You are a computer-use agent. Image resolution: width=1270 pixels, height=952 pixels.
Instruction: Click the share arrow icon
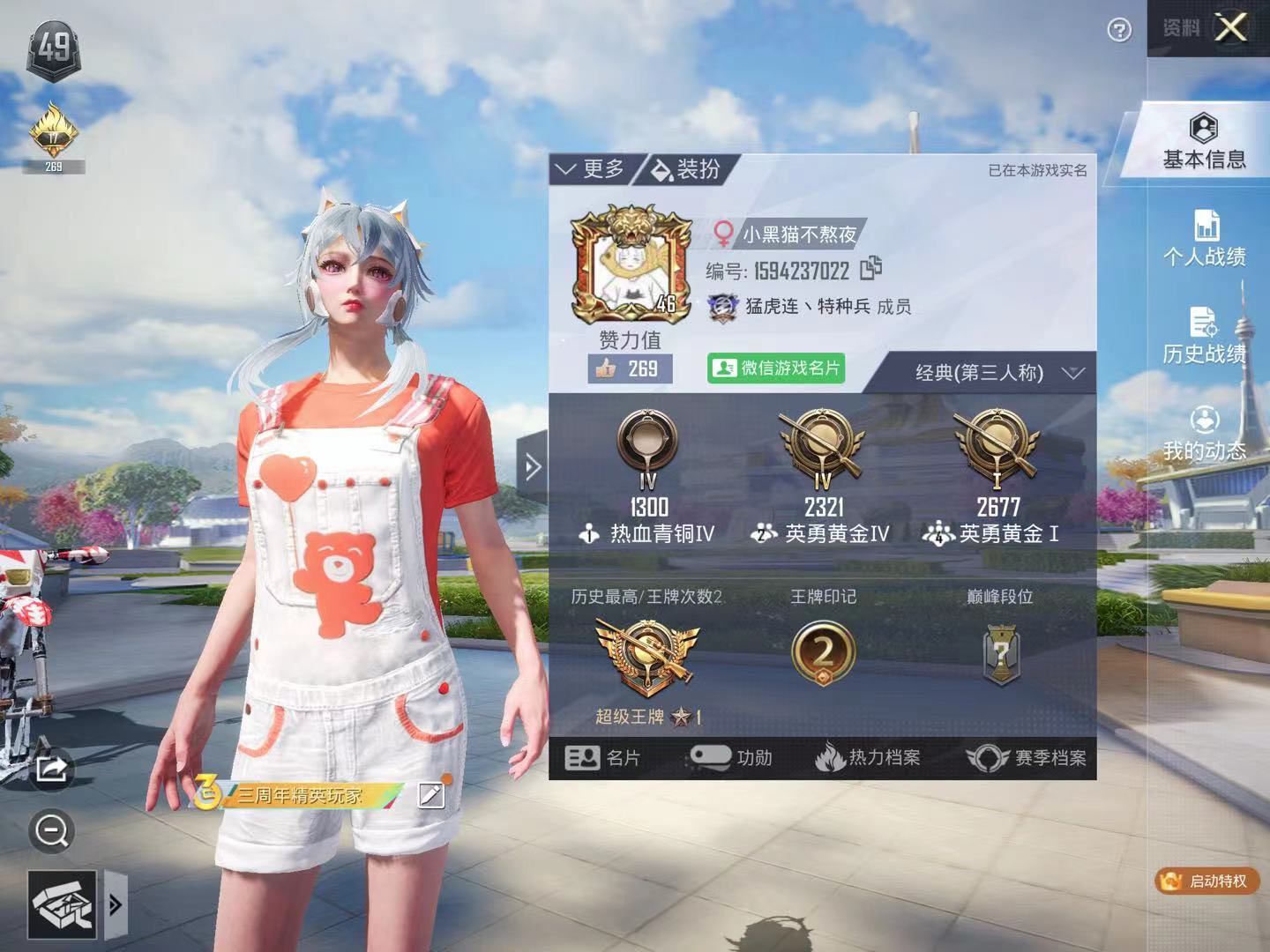pyautogui.click(x=51, y=769)
